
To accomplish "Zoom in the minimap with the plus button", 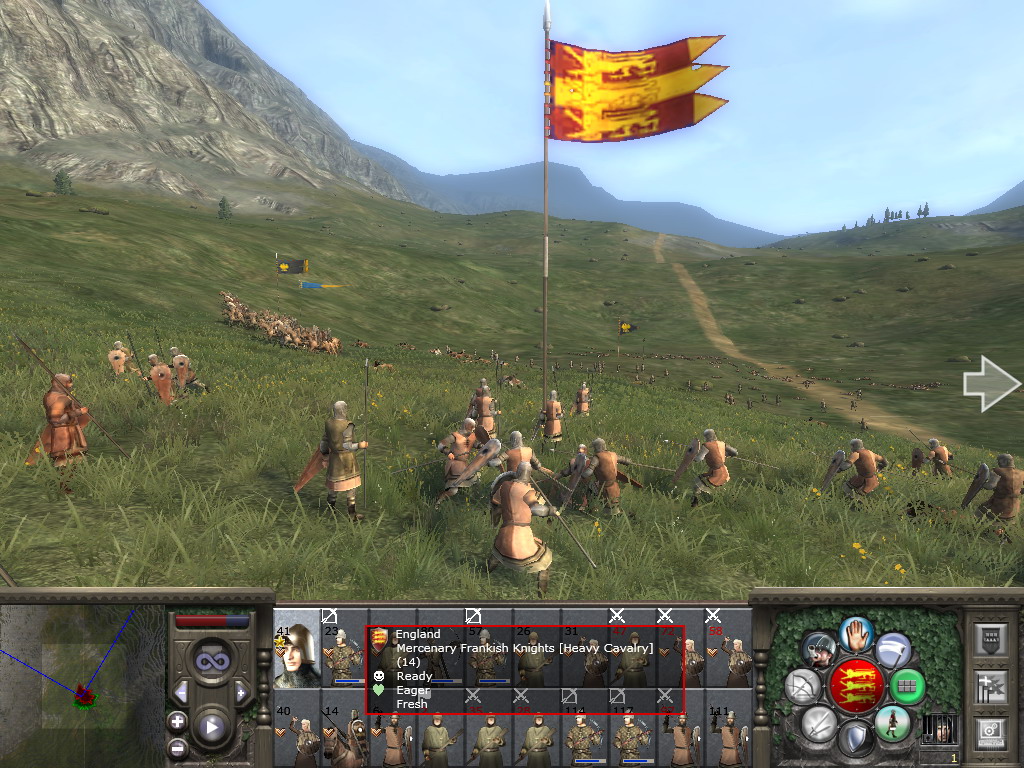I will (x=177, y=721).
